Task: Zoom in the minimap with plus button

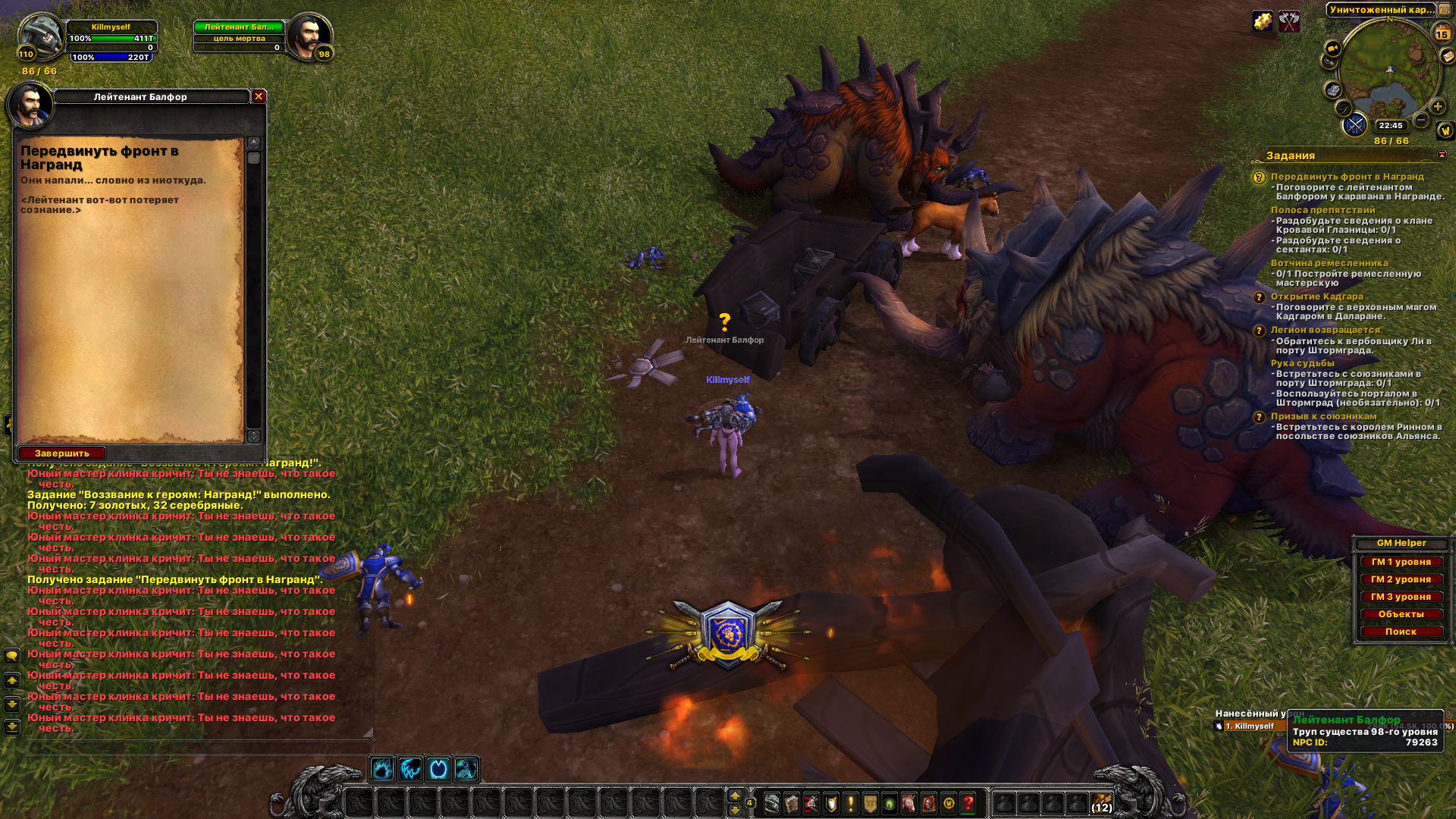Action: (x=1437, y=107)
